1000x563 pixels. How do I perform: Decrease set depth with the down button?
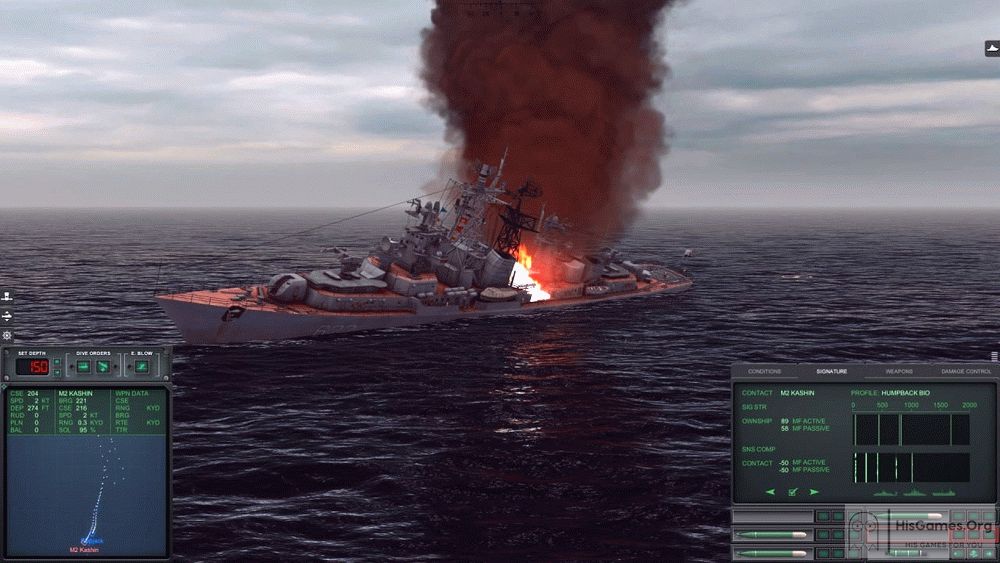[x=57, y=372]
